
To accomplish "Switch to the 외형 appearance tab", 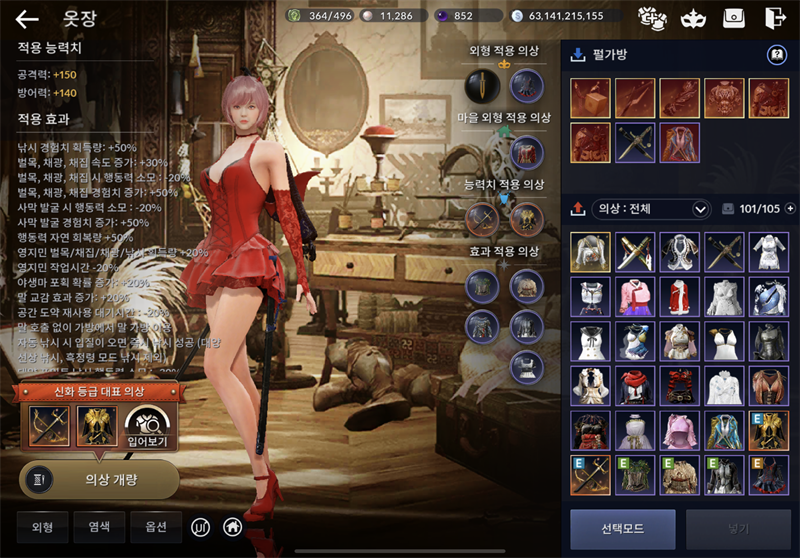I will point(42,524).
